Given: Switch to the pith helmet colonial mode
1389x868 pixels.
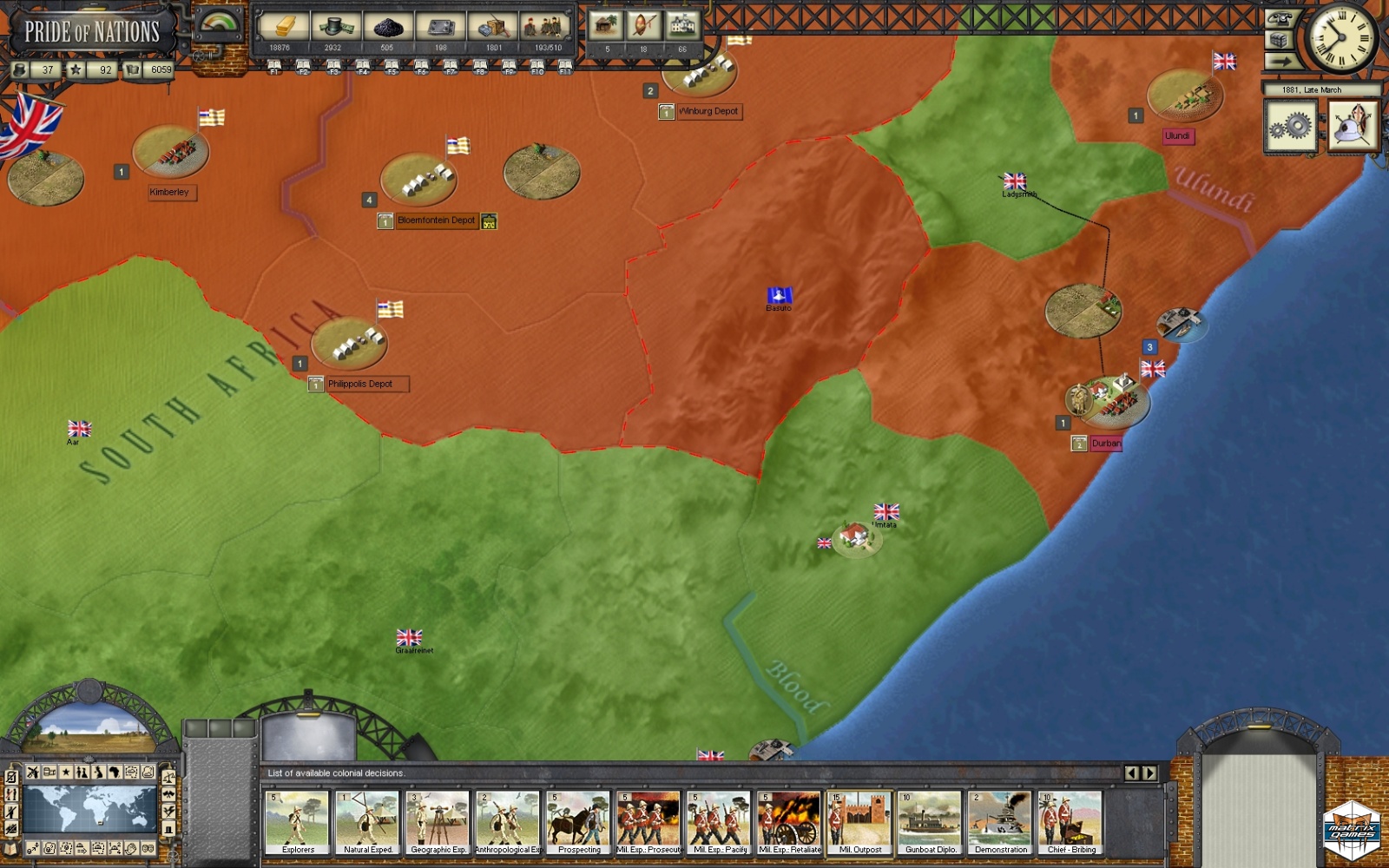Looking at the screenshot, I should pyautogui.click(x=1353, y=127).
